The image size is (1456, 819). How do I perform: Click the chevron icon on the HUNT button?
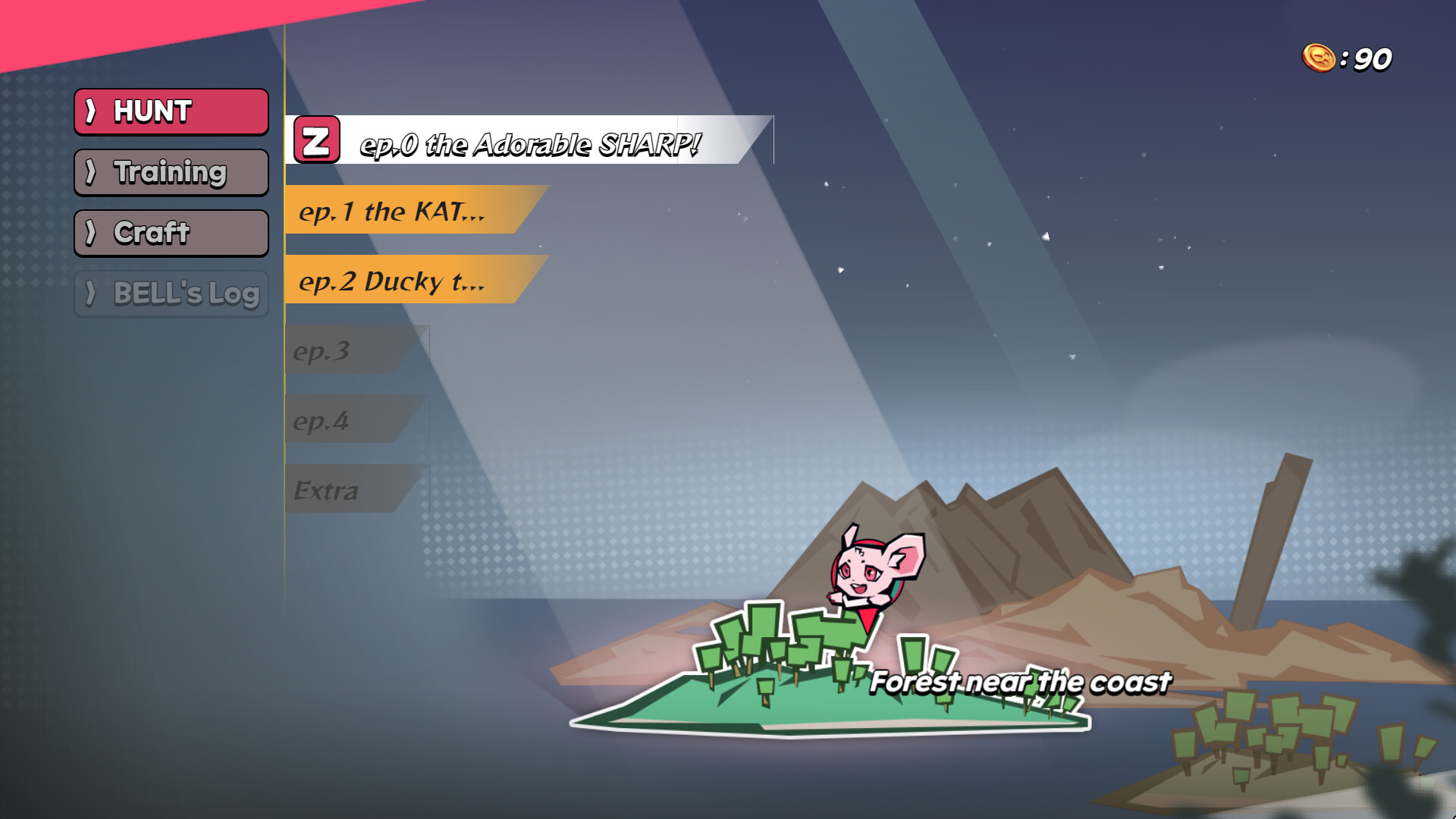pyautogui.click(x=94, y=111)
